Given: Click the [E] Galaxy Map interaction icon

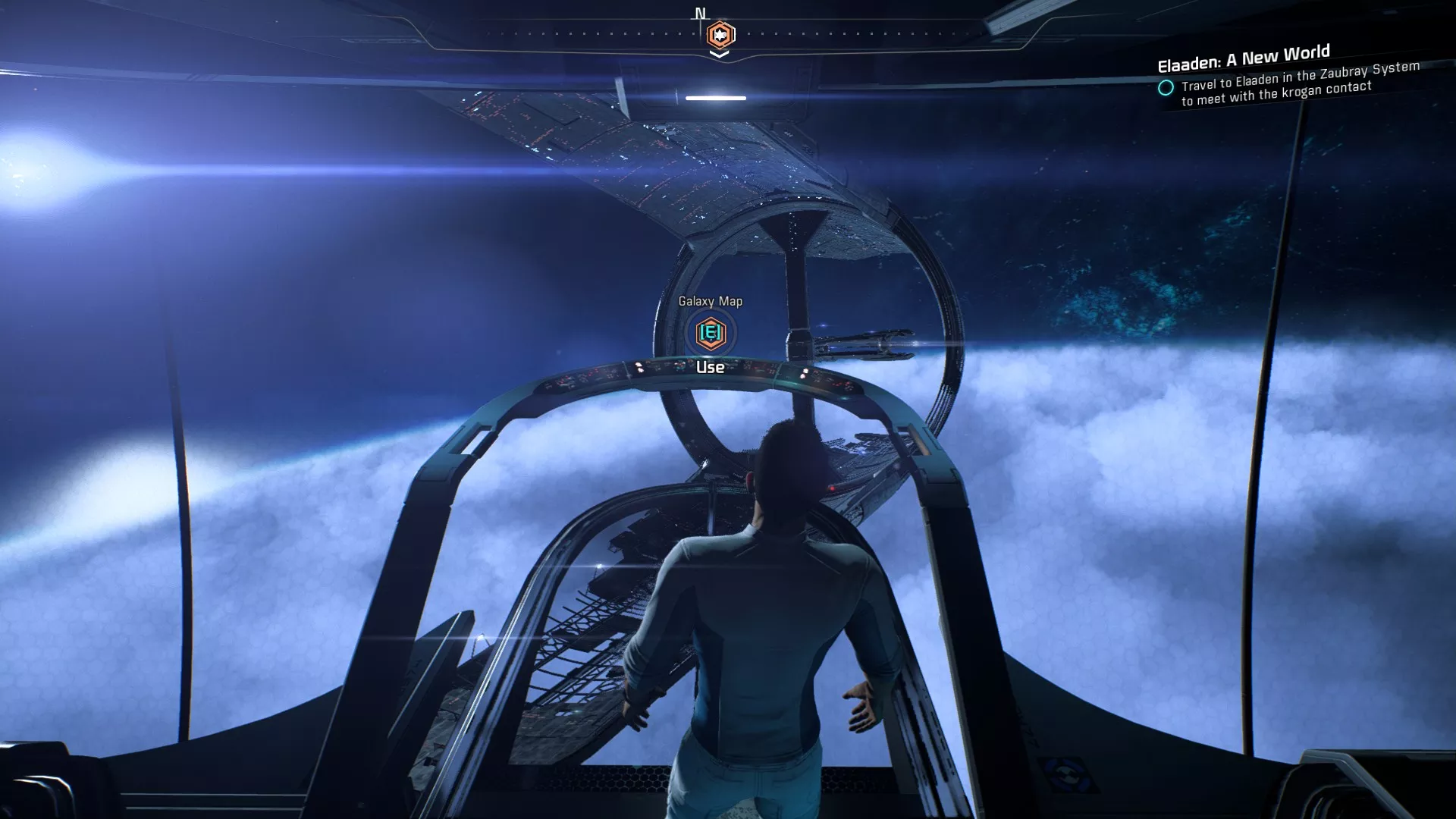Looking at the screenshot, I should coord(711,331).
